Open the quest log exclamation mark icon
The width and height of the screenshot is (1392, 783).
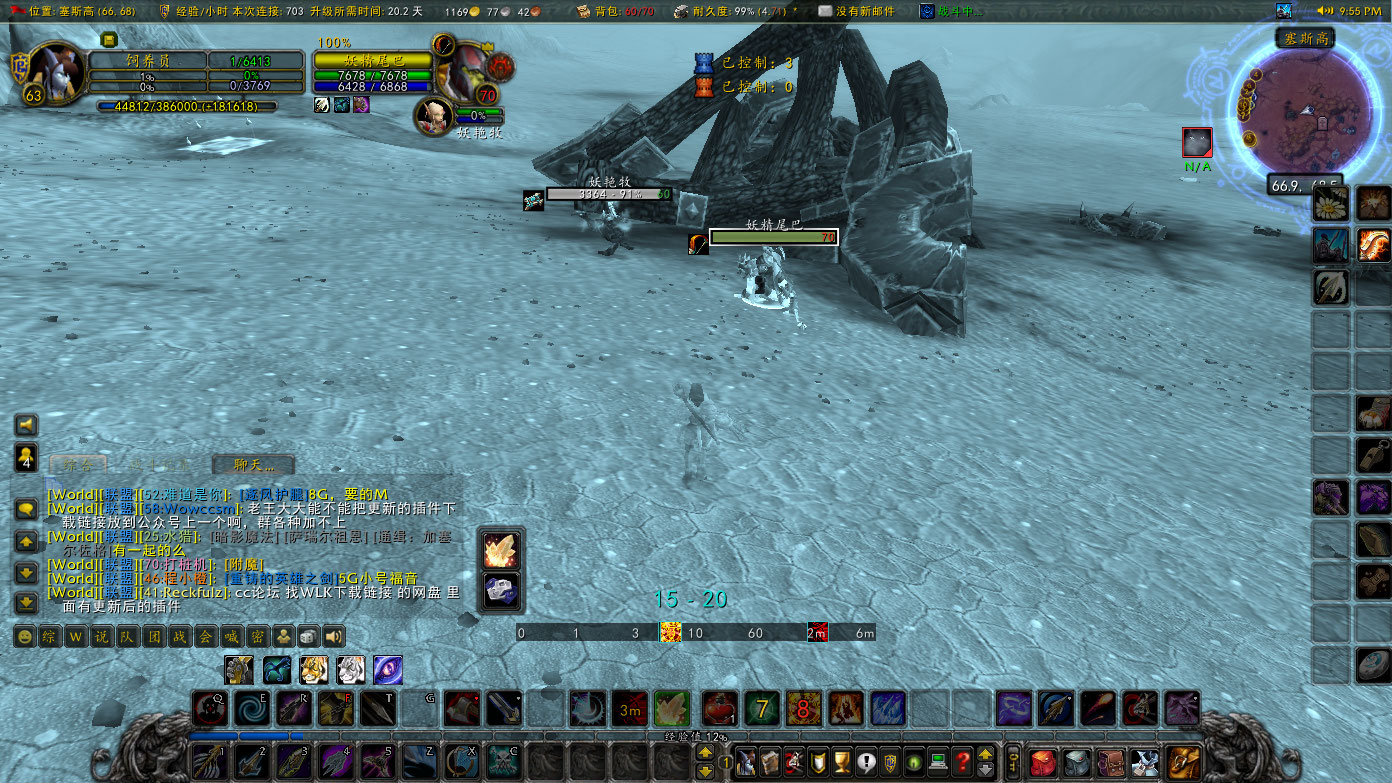coord(866,762)
